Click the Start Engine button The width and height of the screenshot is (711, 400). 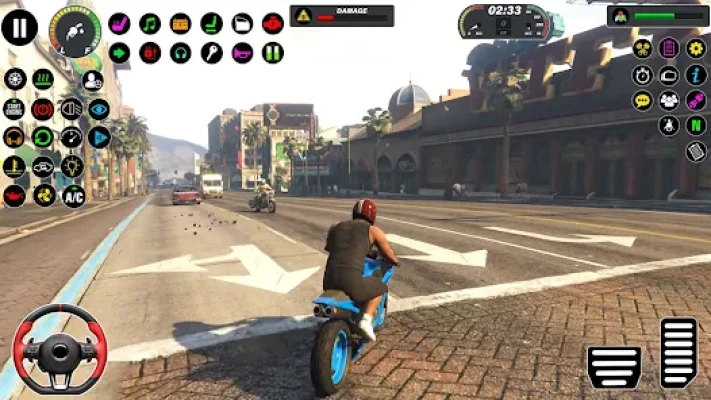click(15, 109)
